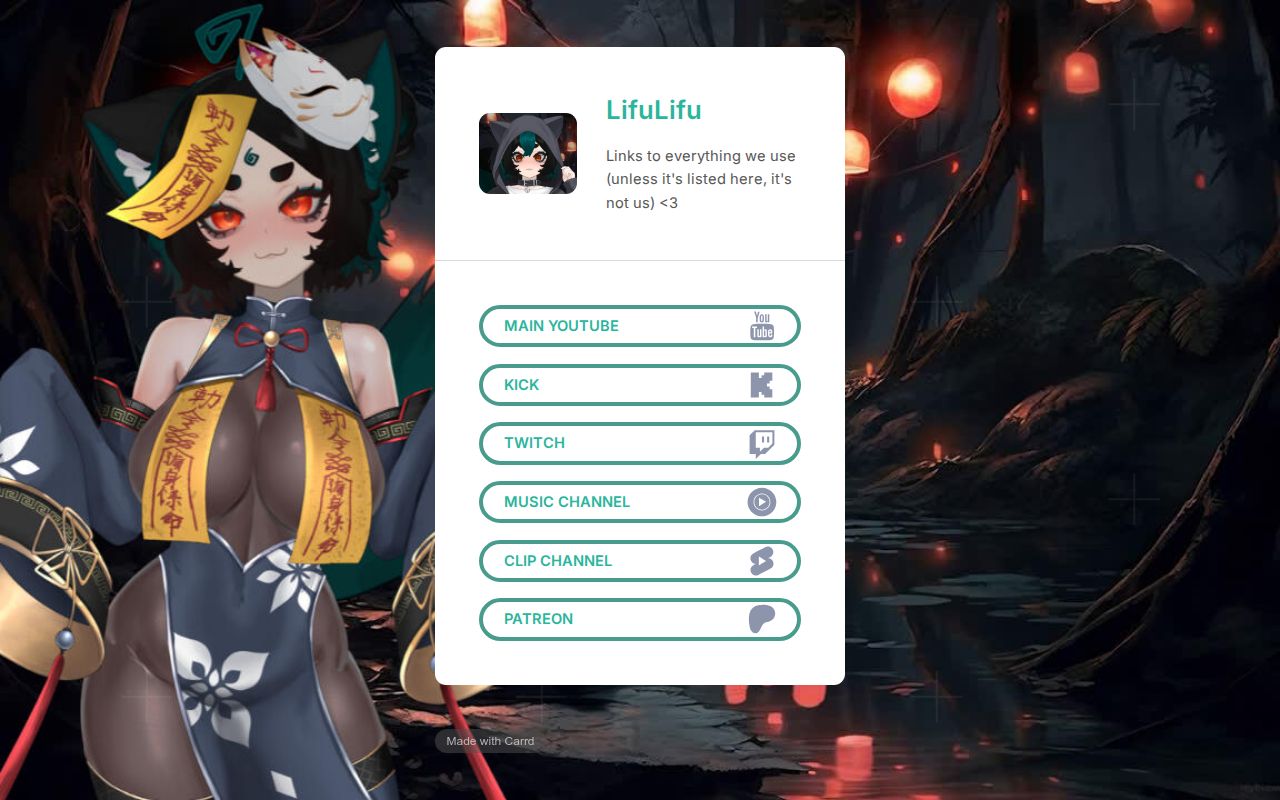
Task: Click the MUSIC CHANNEL button label
Action: pyautogui.click(x=567, y=501)
